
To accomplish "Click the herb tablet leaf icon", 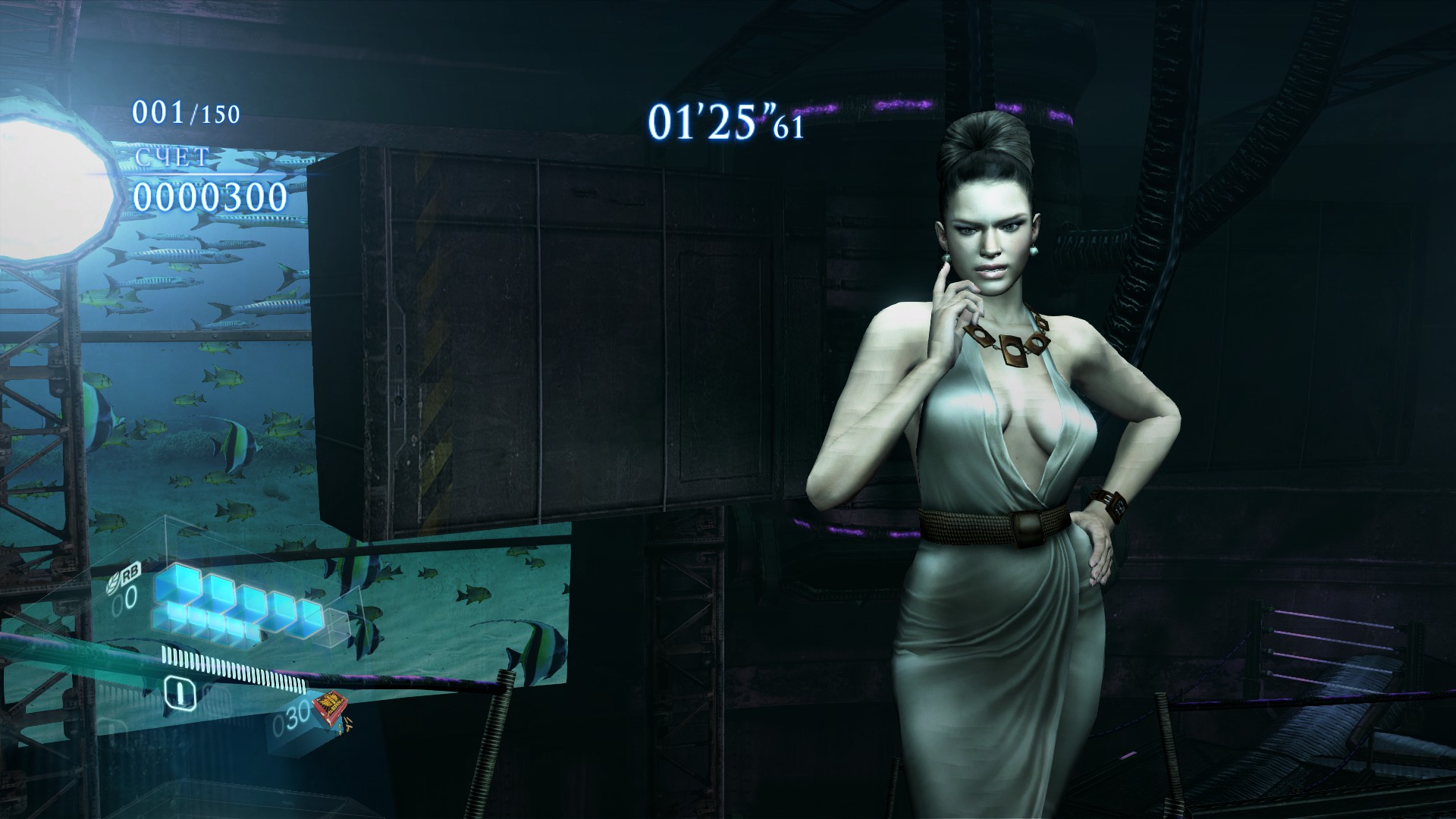I will (x=113, y=586).
